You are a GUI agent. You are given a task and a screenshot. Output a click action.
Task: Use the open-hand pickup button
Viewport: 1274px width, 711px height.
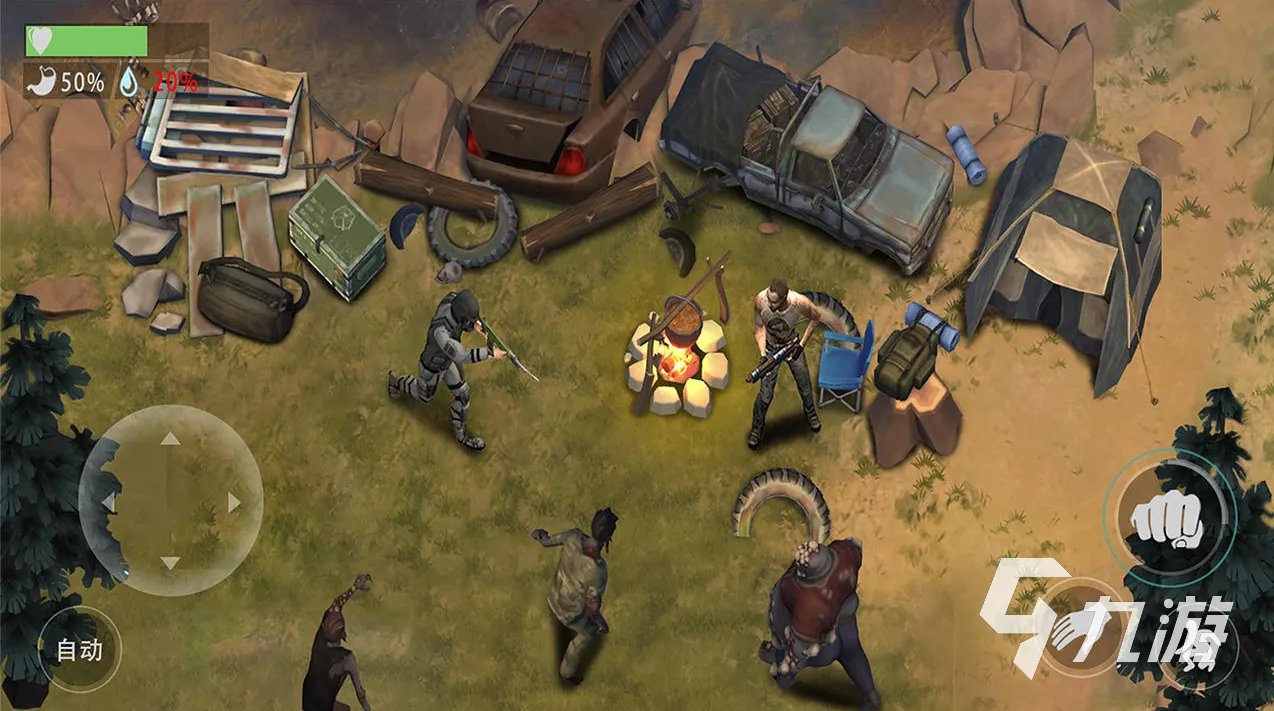coord(1078,627)
